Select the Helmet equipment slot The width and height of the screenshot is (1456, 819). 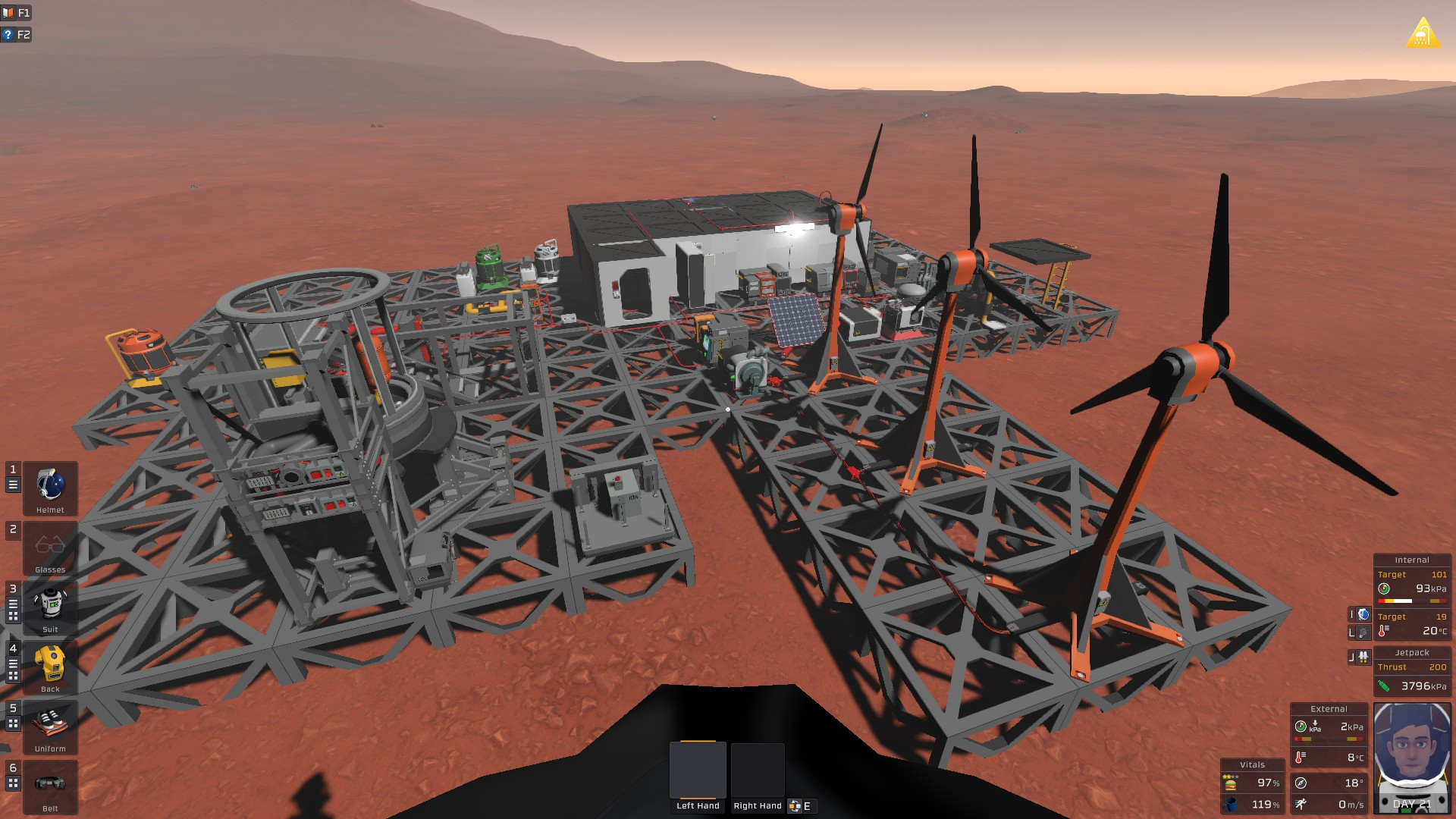[50, 488]
